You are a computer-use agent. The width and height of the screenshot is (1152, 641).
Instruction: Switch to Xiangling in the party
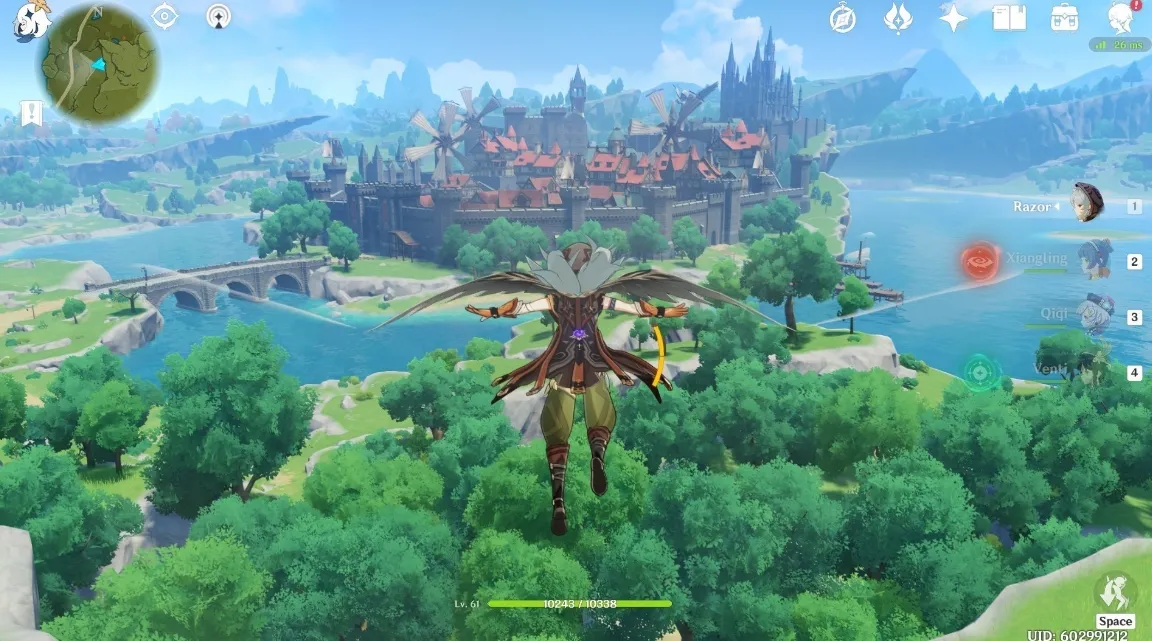(x=1095, y=259)
